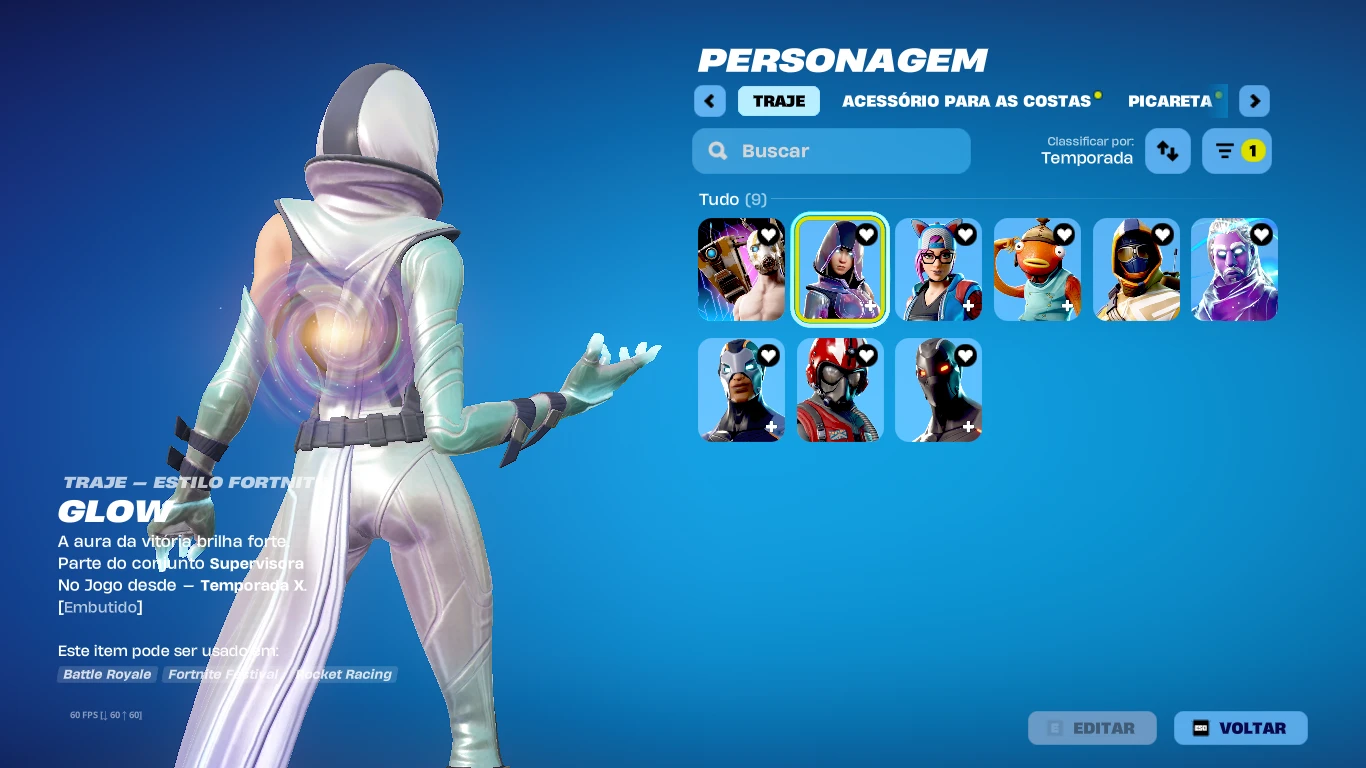Click the Editar button
The width and height of the screenshot is (1366, 768).
(x=1092, y=728)
